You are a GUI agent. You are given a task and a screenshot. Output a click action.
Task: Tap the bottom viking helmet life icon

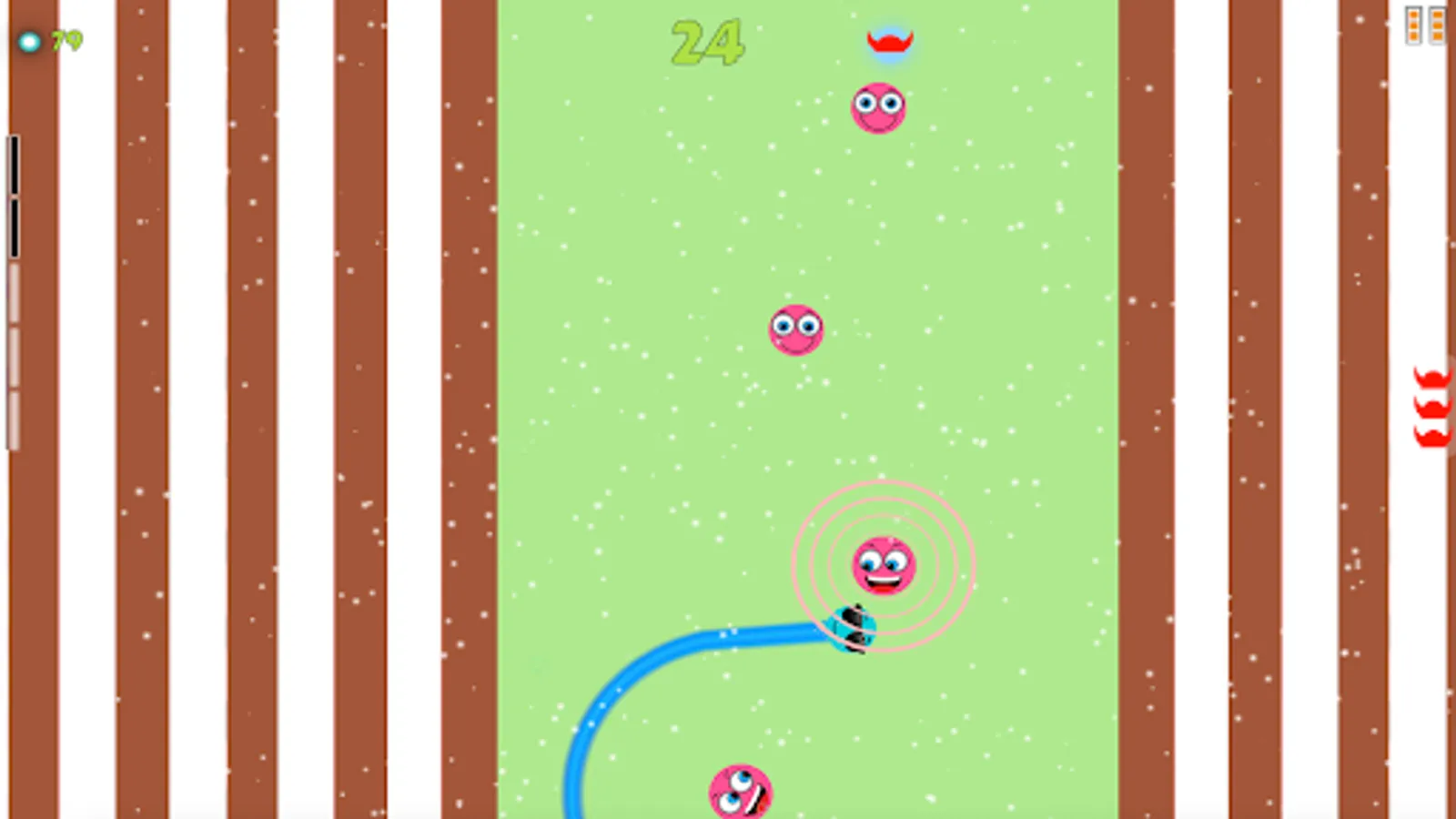pyautogui.click(x=1432, y=437)
